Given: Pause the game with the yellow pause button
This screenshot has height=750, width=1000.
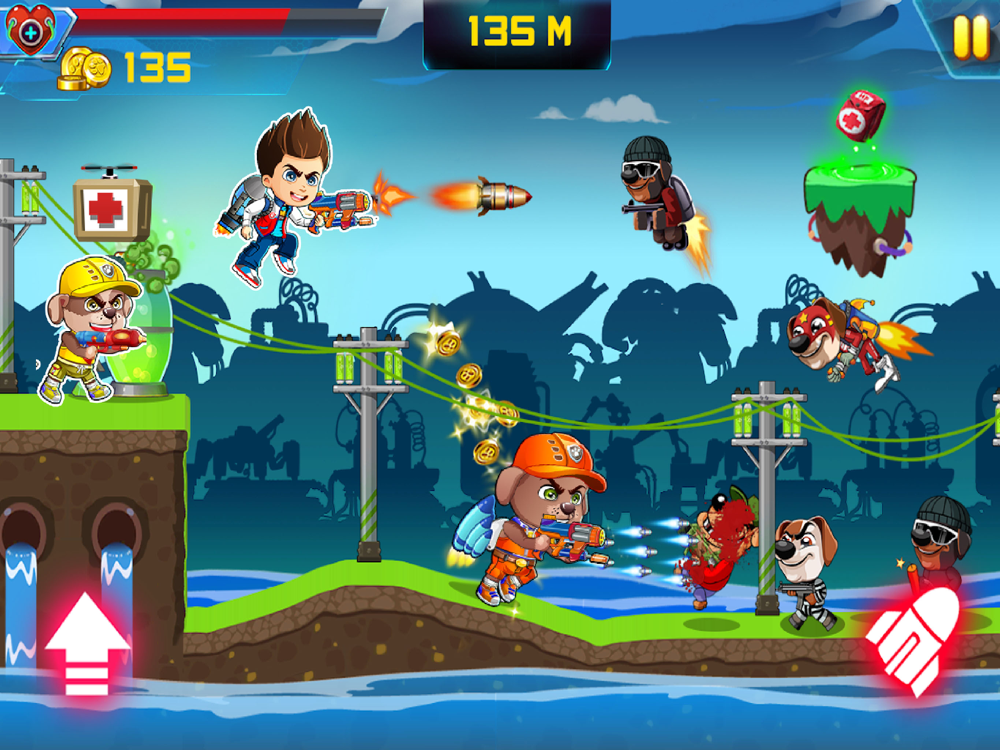Looking at the screenshot, I should pyautogui.click(x=969, y=37).
